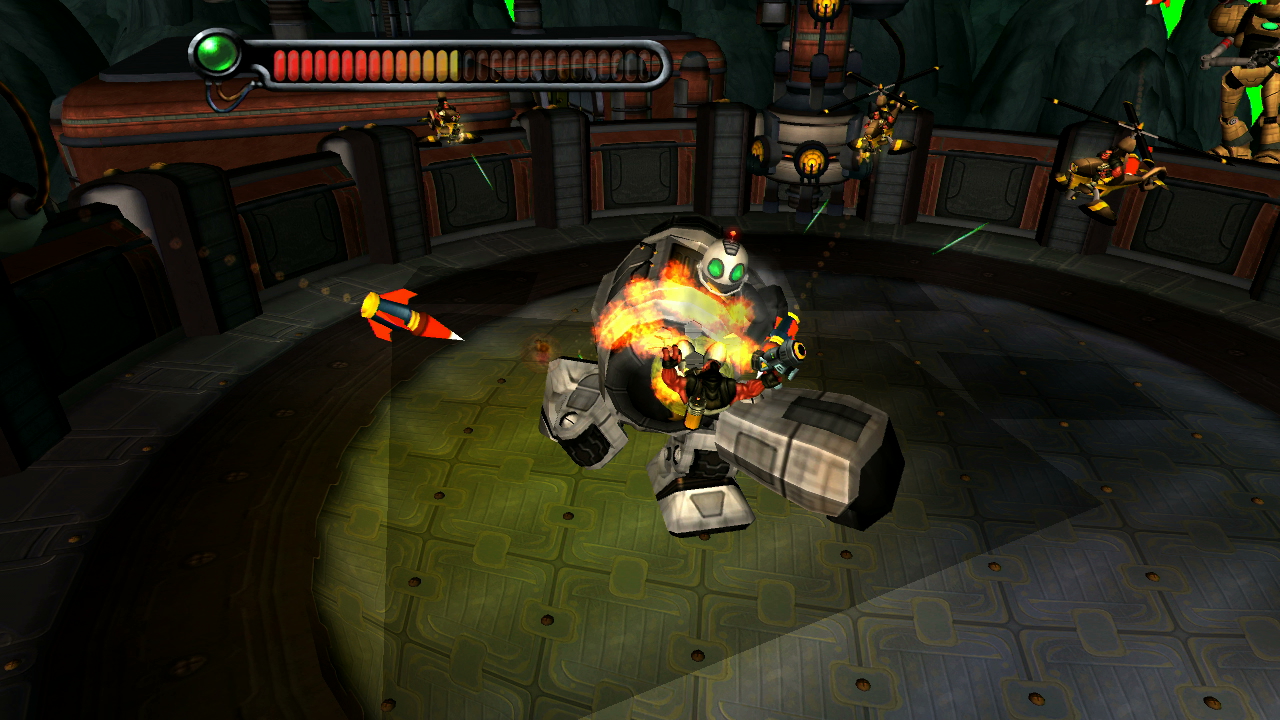Select the rocket launcher in Clank's hand
1280x720 pixels.
(785, 355)
